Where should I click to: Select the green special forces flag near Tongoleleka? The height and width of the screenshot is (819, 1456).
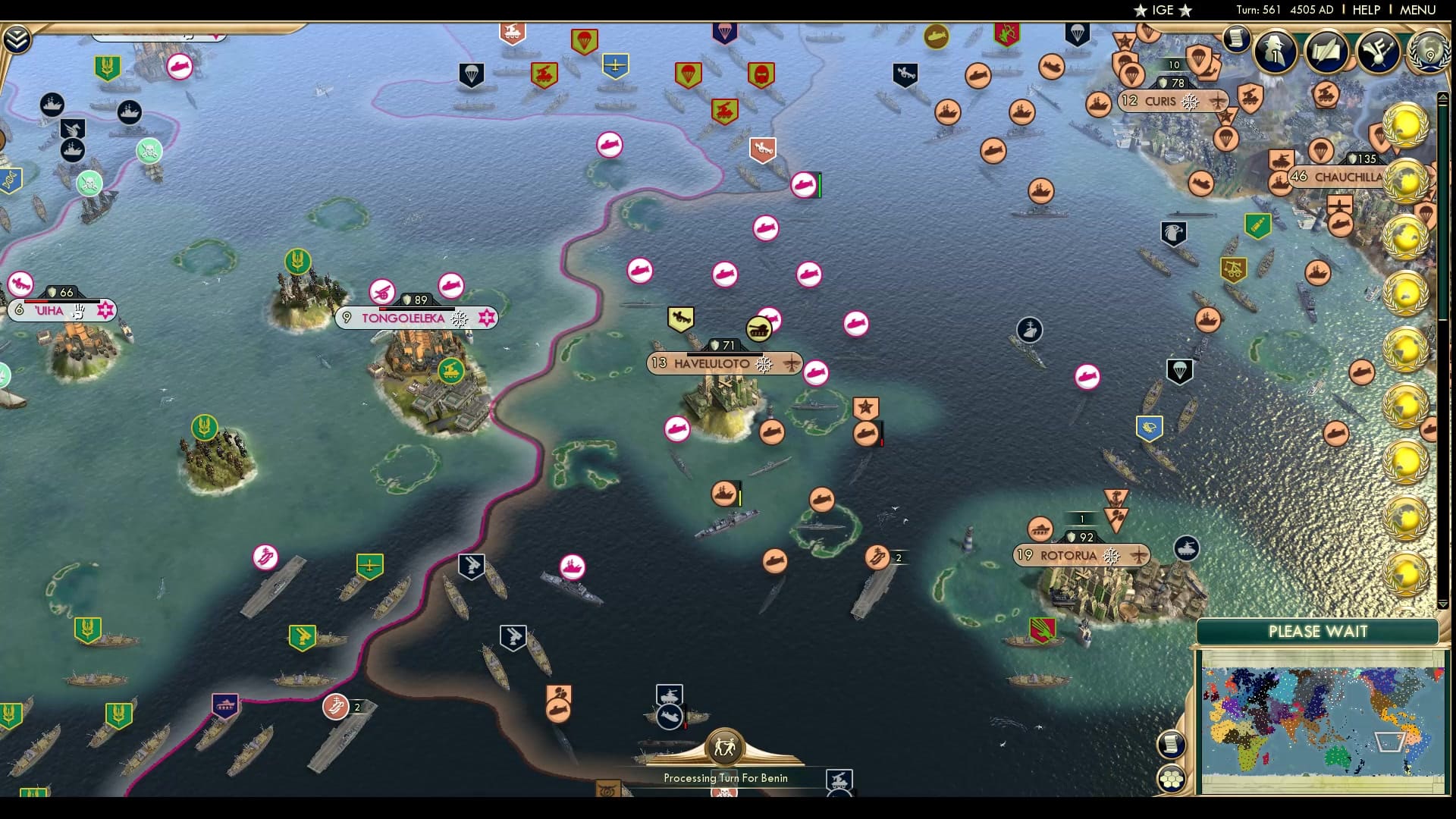click(297, 262)
